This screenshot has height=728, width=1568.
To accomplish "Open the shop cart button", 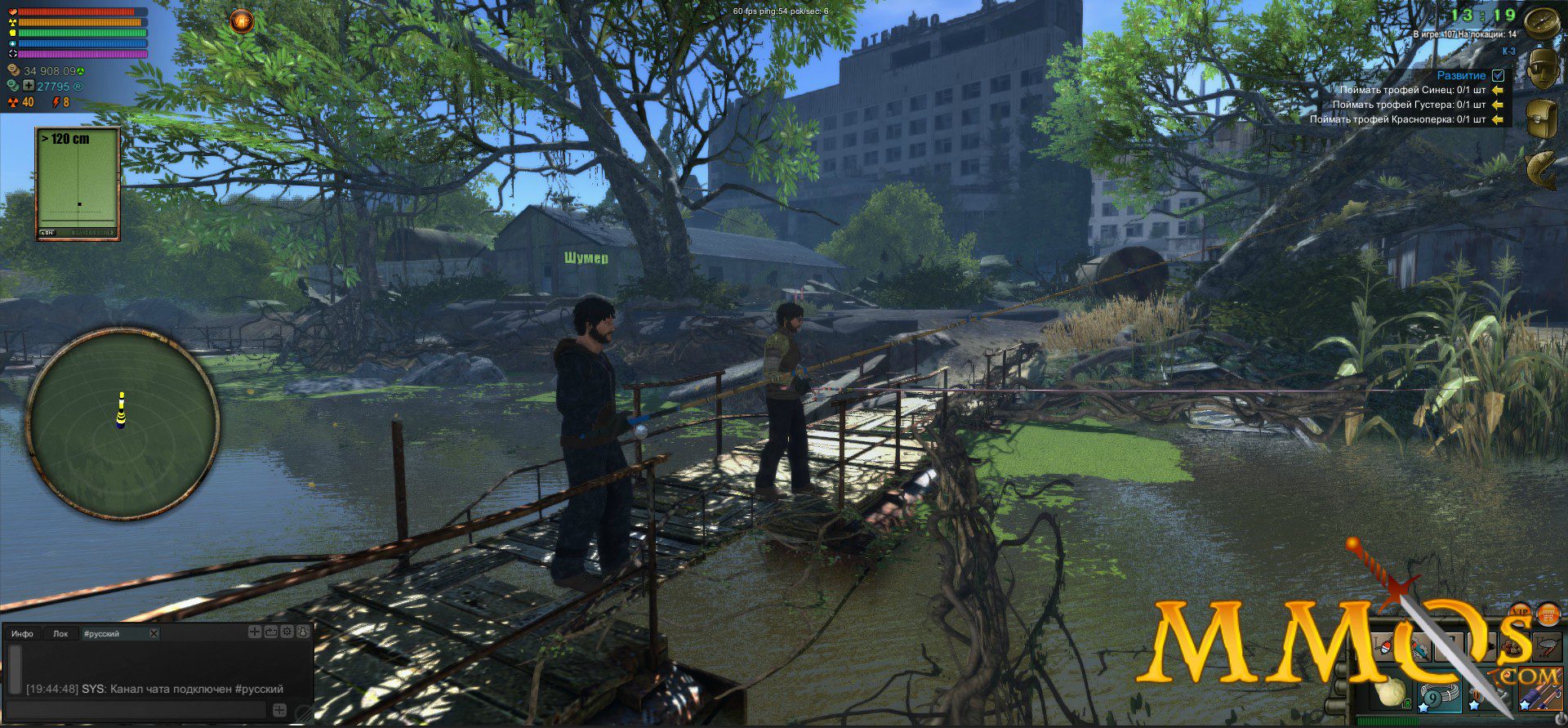I will 1548,613.
